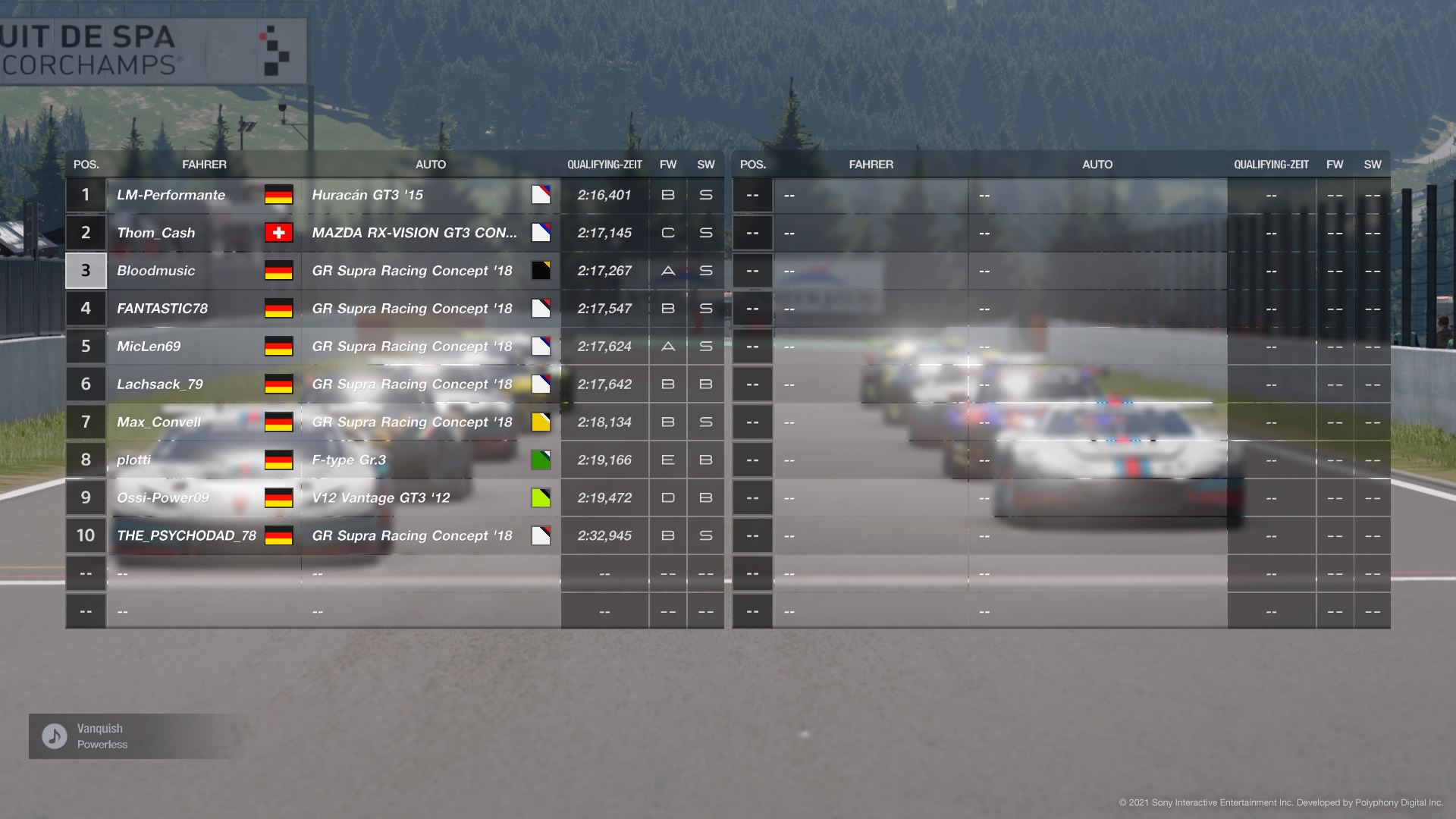
Task: Click the green livery icon next to F-type Gr.3
Action: [541, 460]
